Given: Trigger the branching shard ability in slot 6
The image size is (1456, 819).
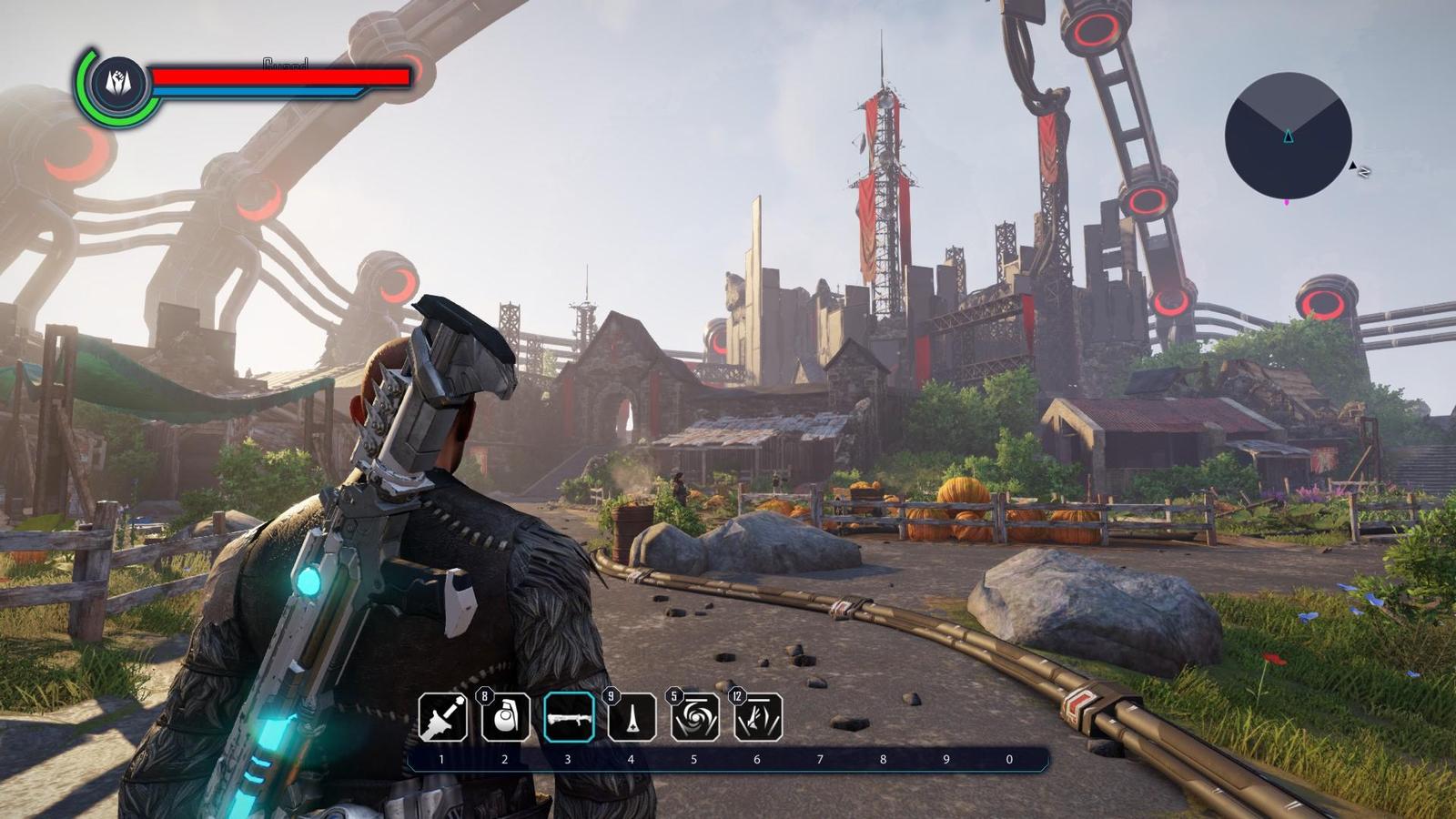Looking at the screenshot, I should [x=758, y=717].
